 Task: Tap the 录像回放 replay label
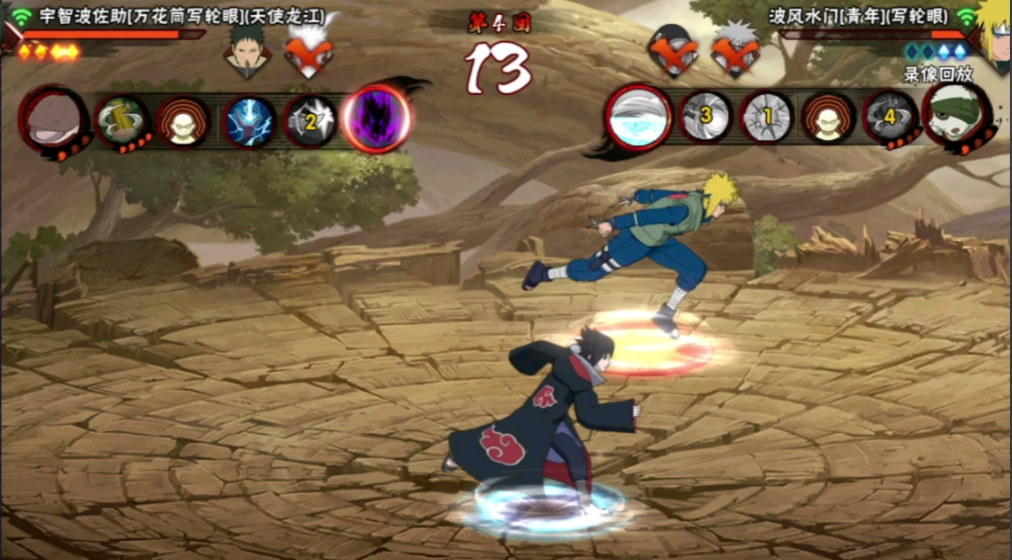coord(937,73)
